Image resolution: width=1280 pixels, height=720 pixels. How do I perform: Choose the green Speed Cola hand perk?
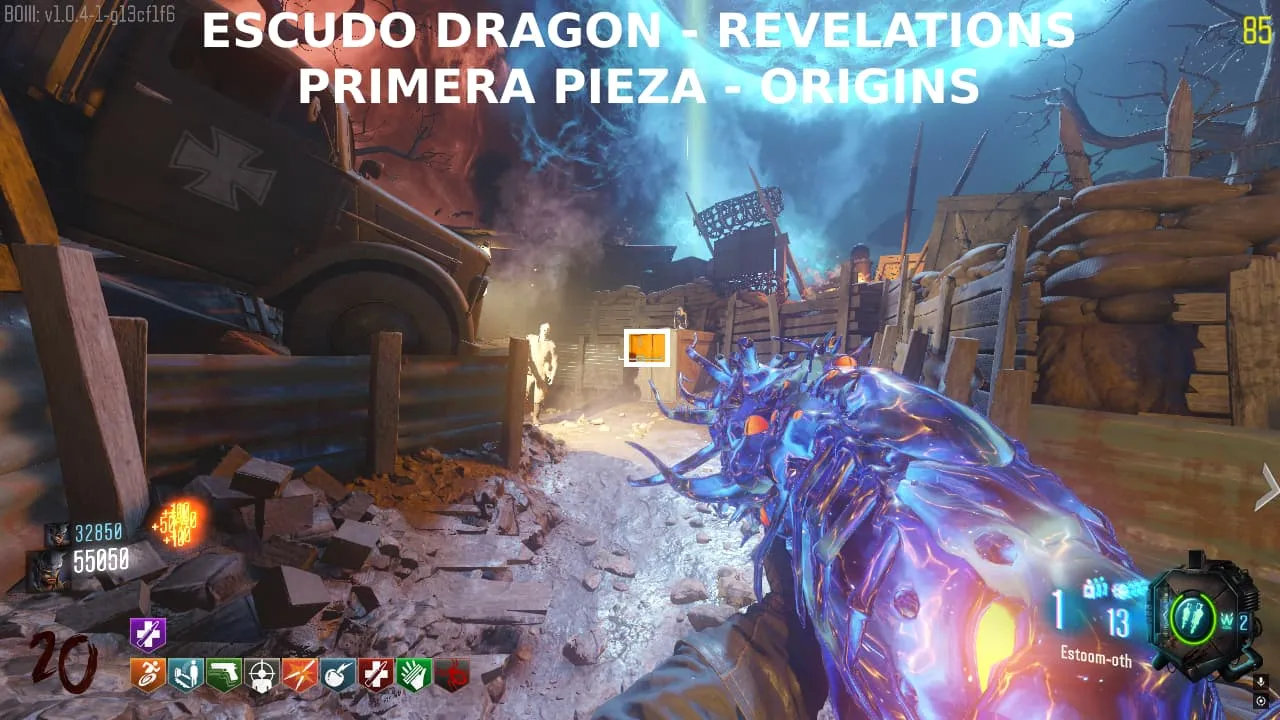pyautogui.click(x=413, y=675)
